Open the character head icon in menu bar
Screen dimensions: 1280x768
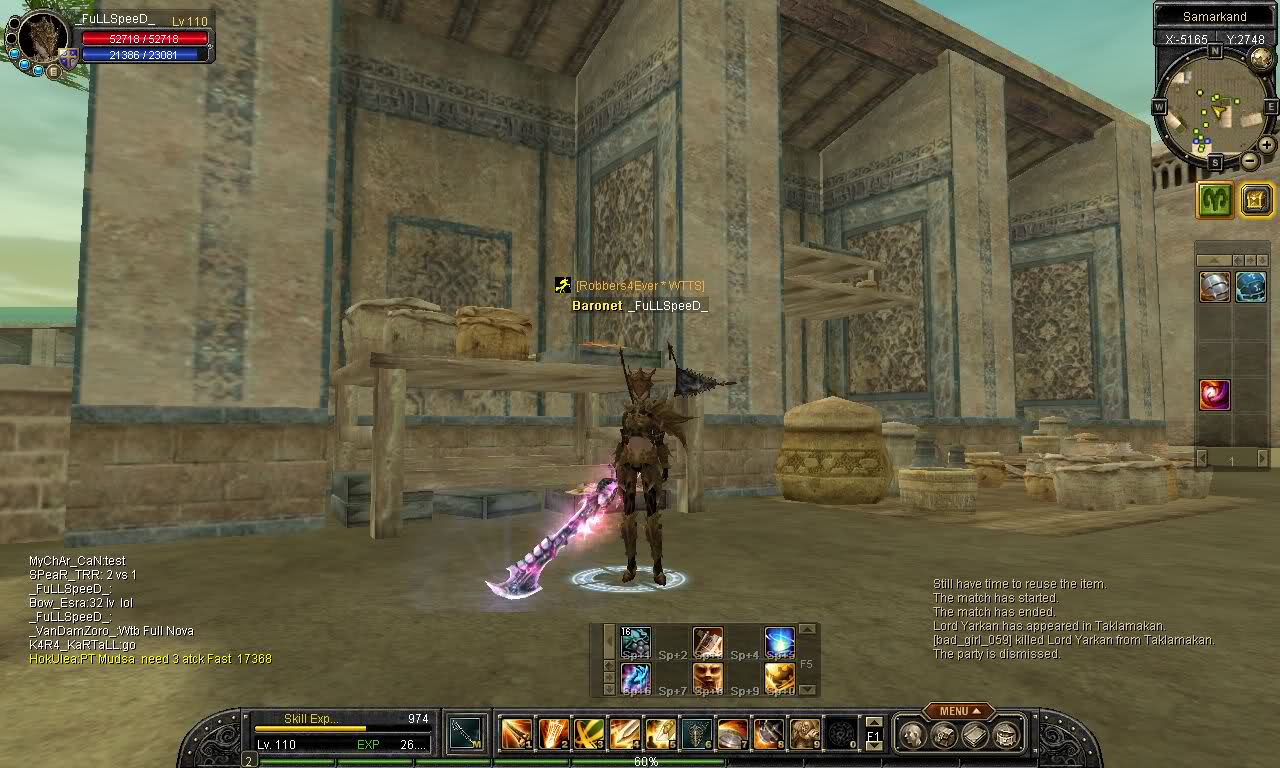[912, 735]
